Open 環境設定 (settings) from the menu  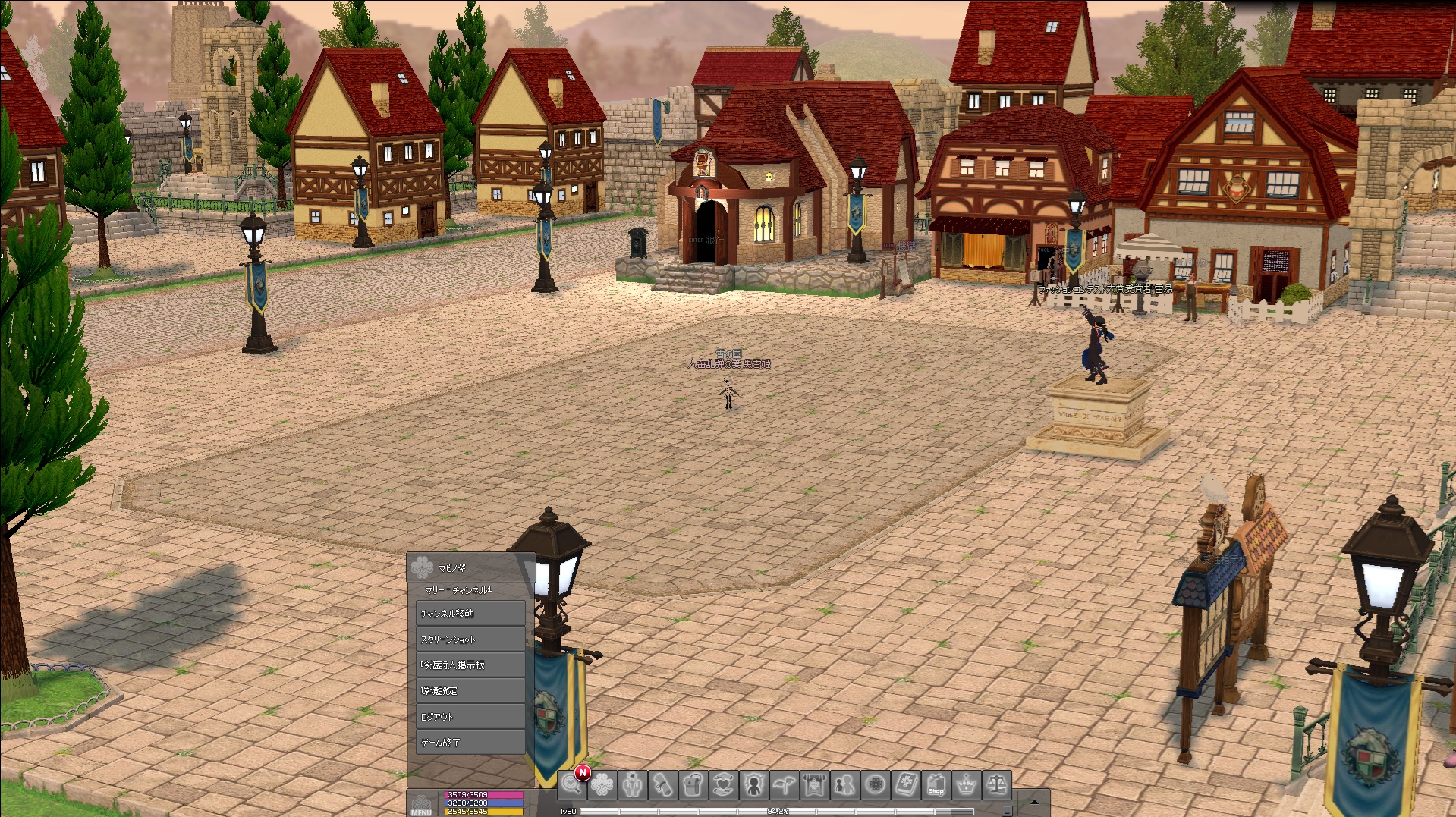(470, 690)
